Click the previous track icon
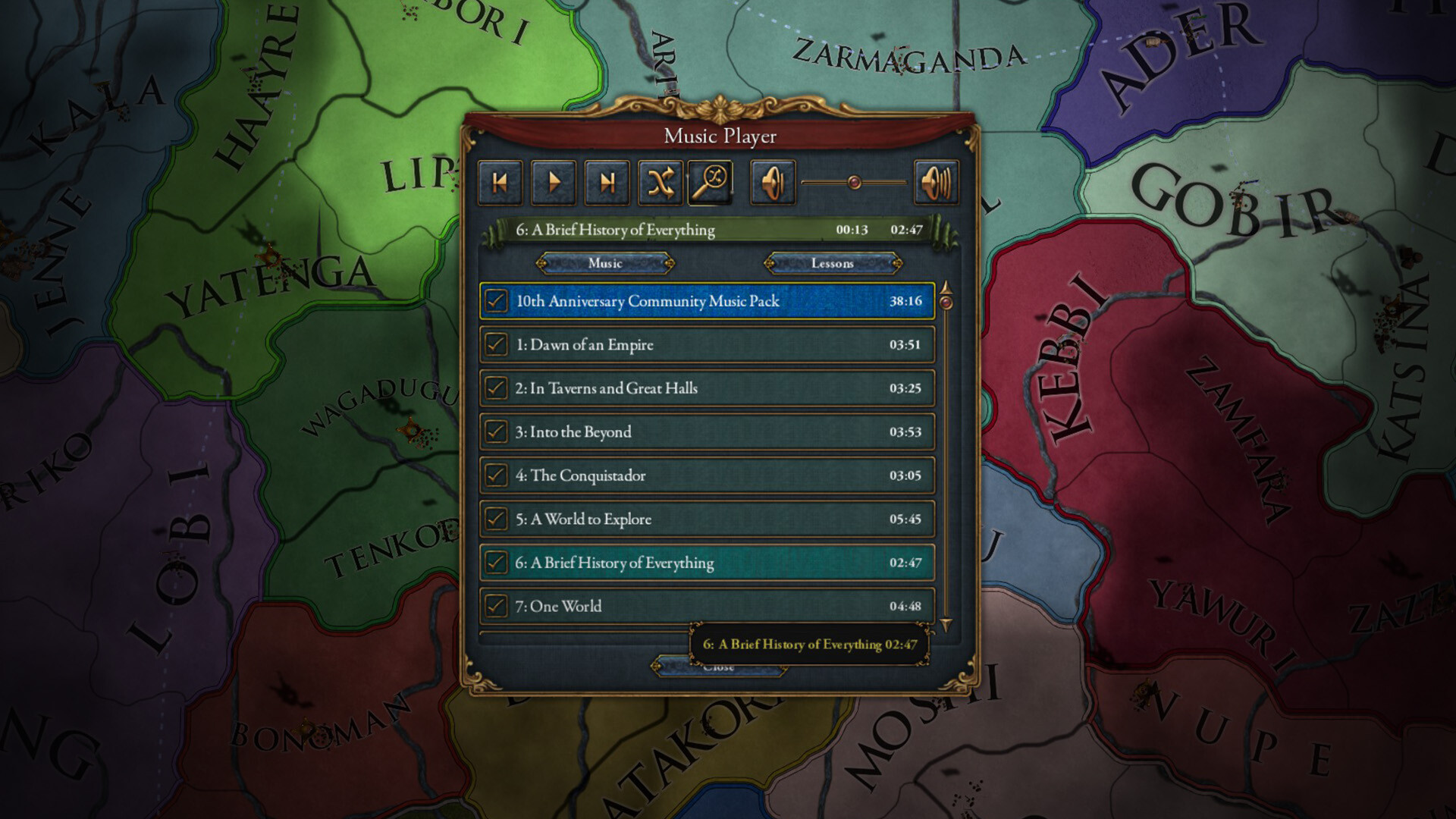This screenshot has width=1456, height=819. coord(499,181)
